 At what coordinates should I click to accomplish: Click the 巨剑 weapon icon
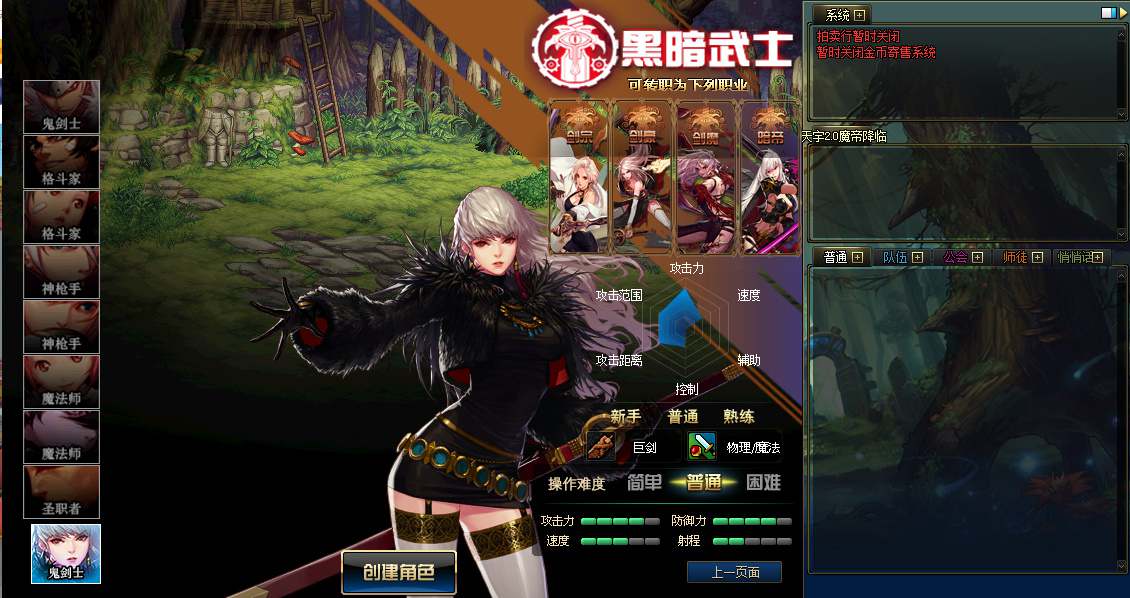602,446
